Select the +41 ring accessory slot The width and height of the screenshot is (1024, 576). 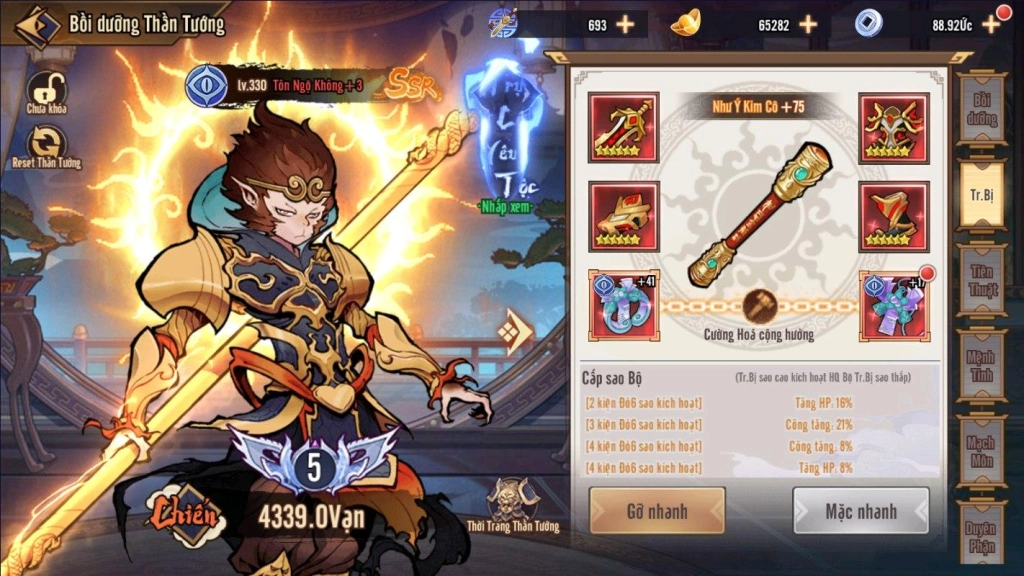[x=623, y=304]
